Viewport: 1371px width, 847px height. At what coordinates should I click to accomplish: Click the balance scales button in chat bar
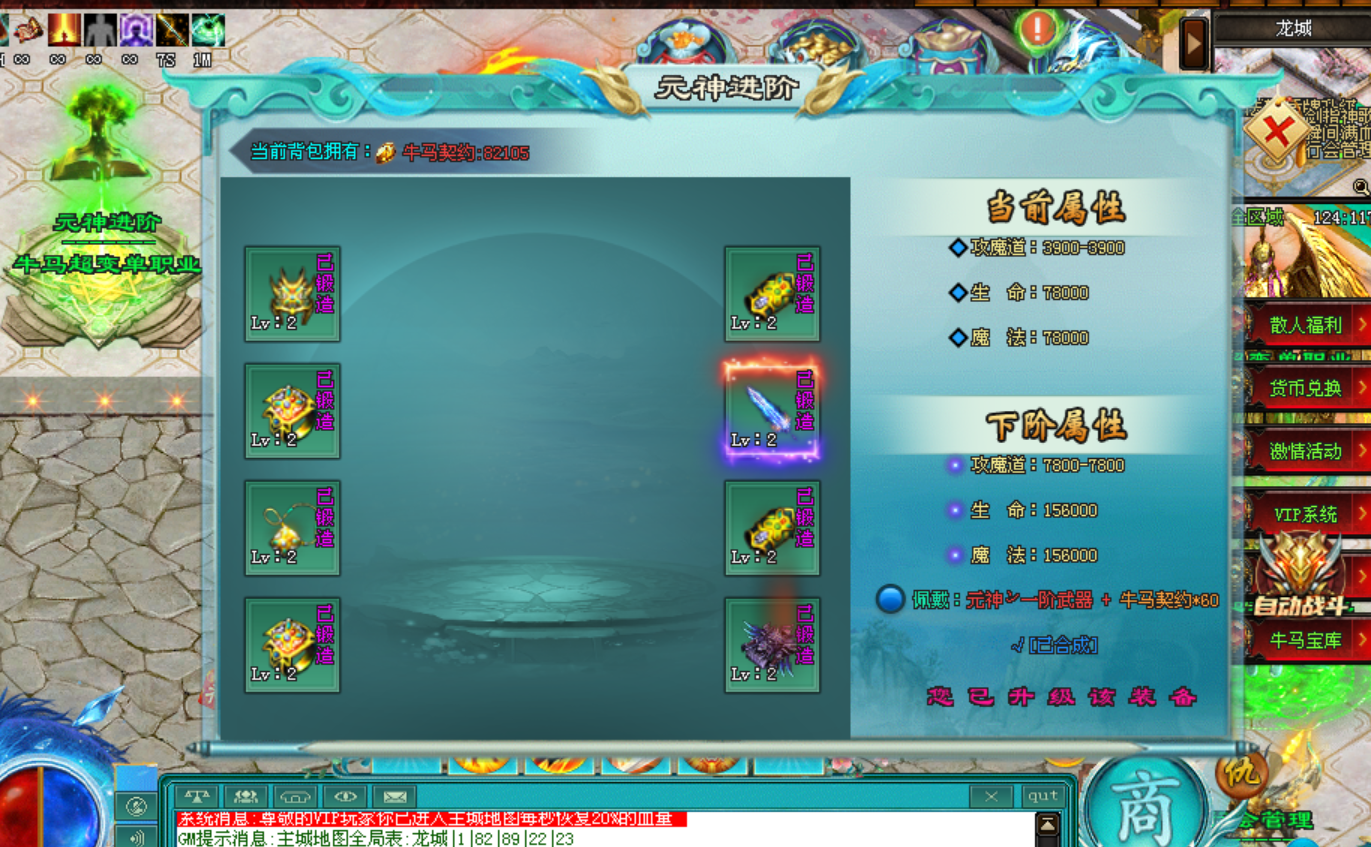(x=197, y=797)
